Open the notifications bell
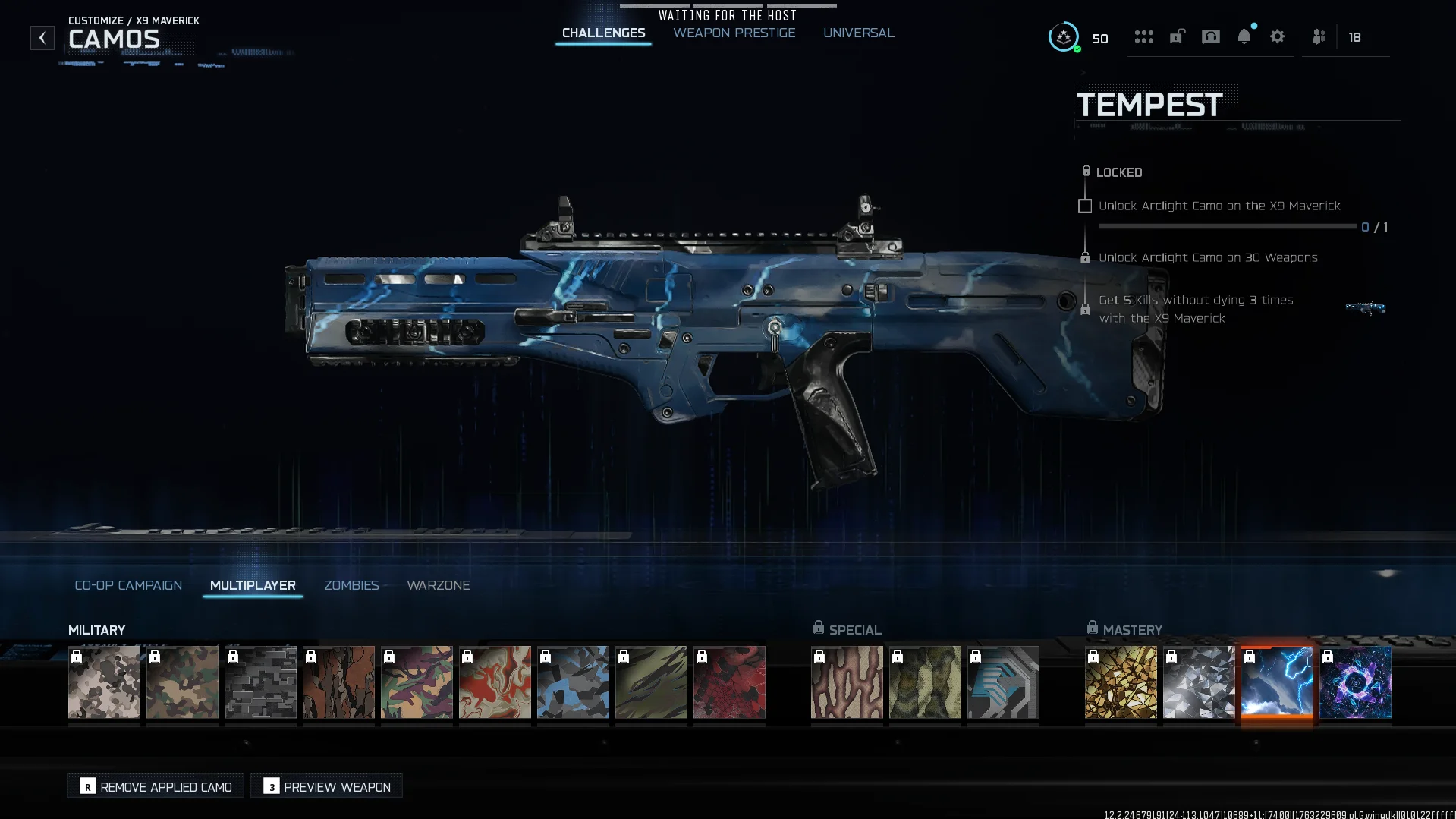This screenshot has width=1456, height=819. coord(1244,37)
